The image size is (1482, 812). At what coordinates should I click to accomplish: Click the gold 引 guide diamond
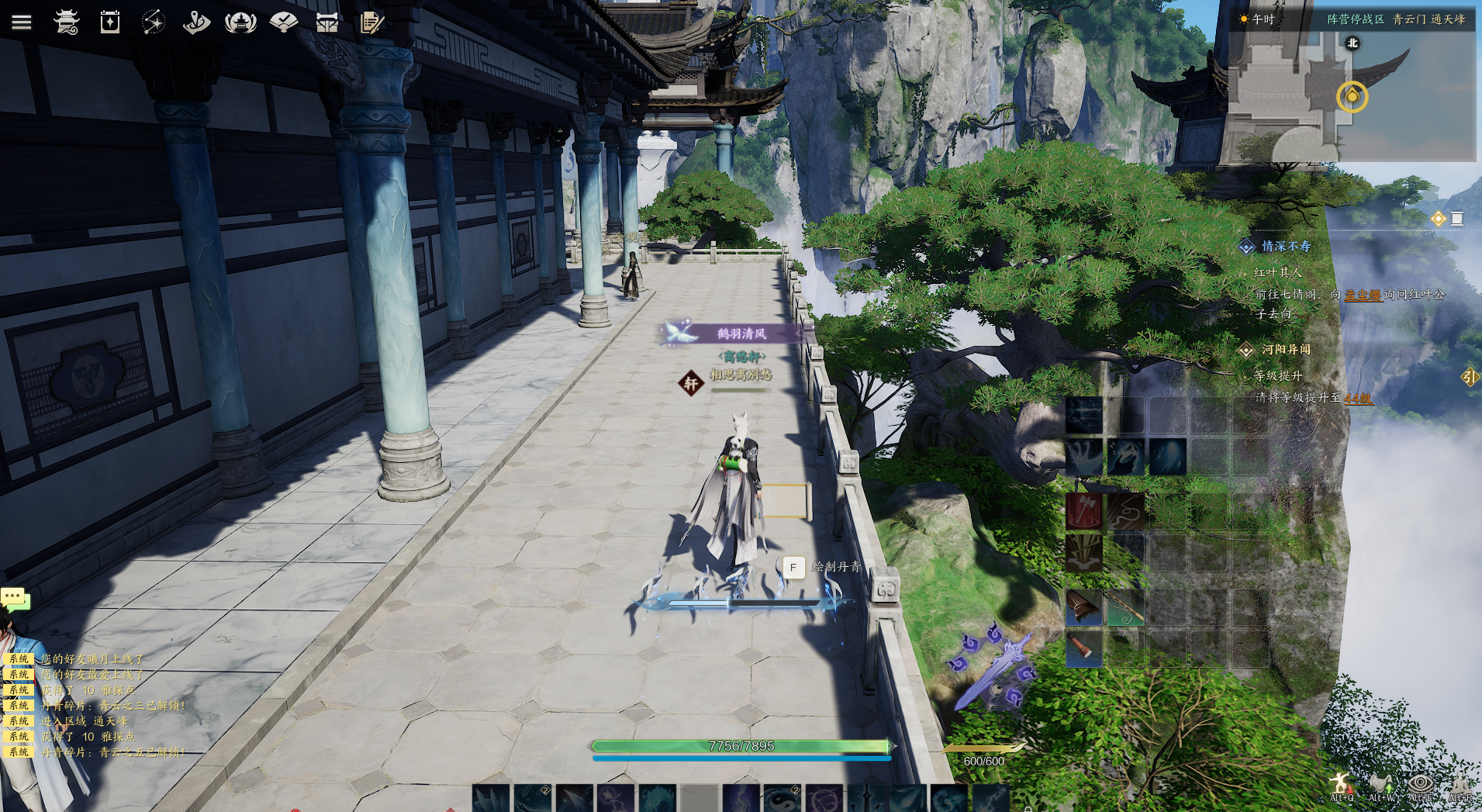1470,377
